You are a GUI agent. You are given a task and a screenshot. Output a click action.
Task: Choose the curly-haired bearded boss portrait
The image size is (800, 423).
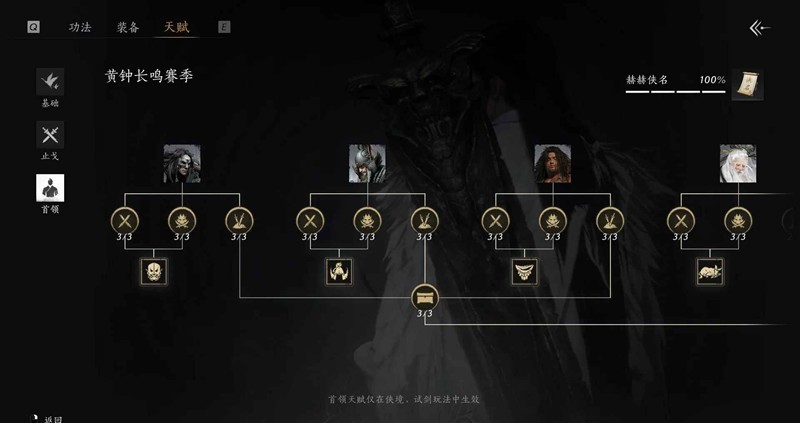tap(552, 163)
